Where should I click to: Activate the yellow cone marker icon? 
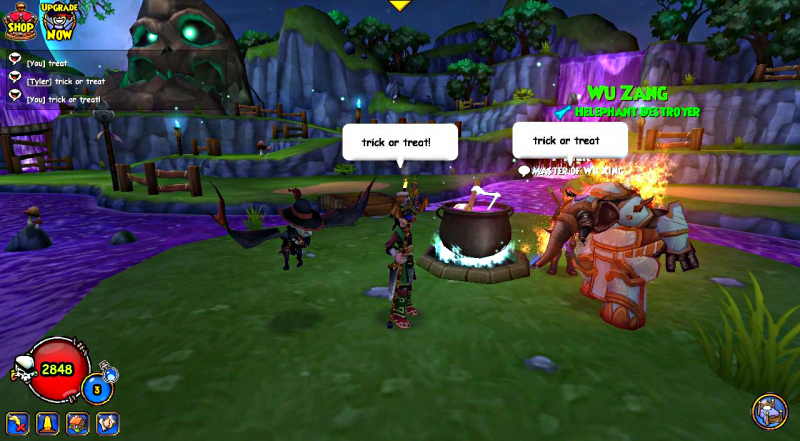pos(47,423)
